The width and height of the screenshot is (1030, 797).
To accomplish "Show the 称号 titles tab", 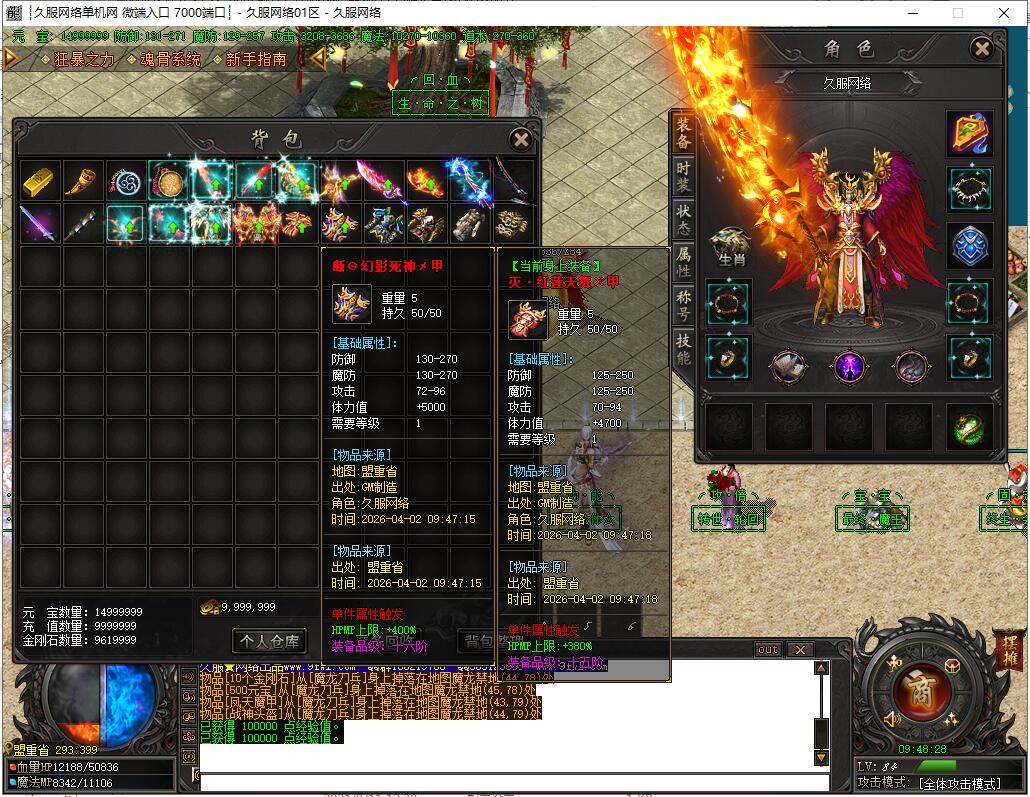I will coord(683,303).
